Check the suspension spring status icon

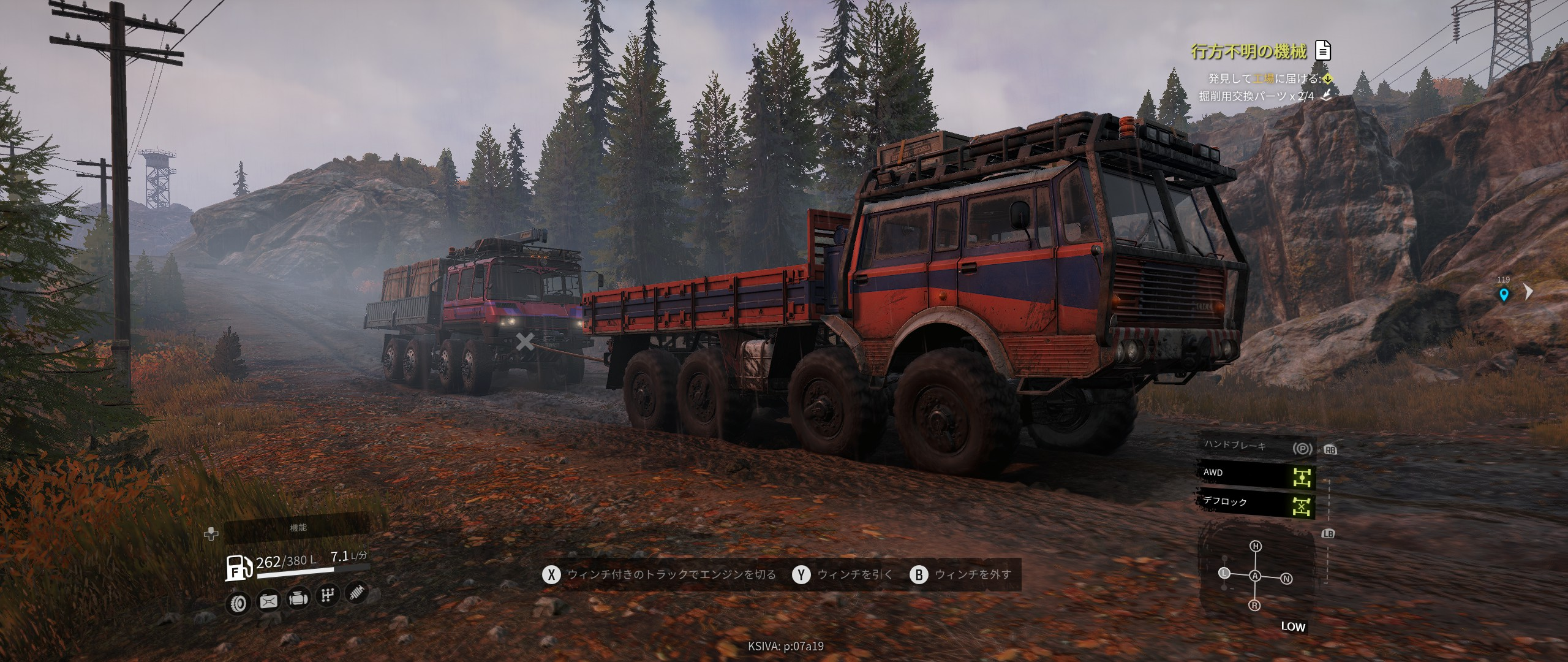point(356,592)
